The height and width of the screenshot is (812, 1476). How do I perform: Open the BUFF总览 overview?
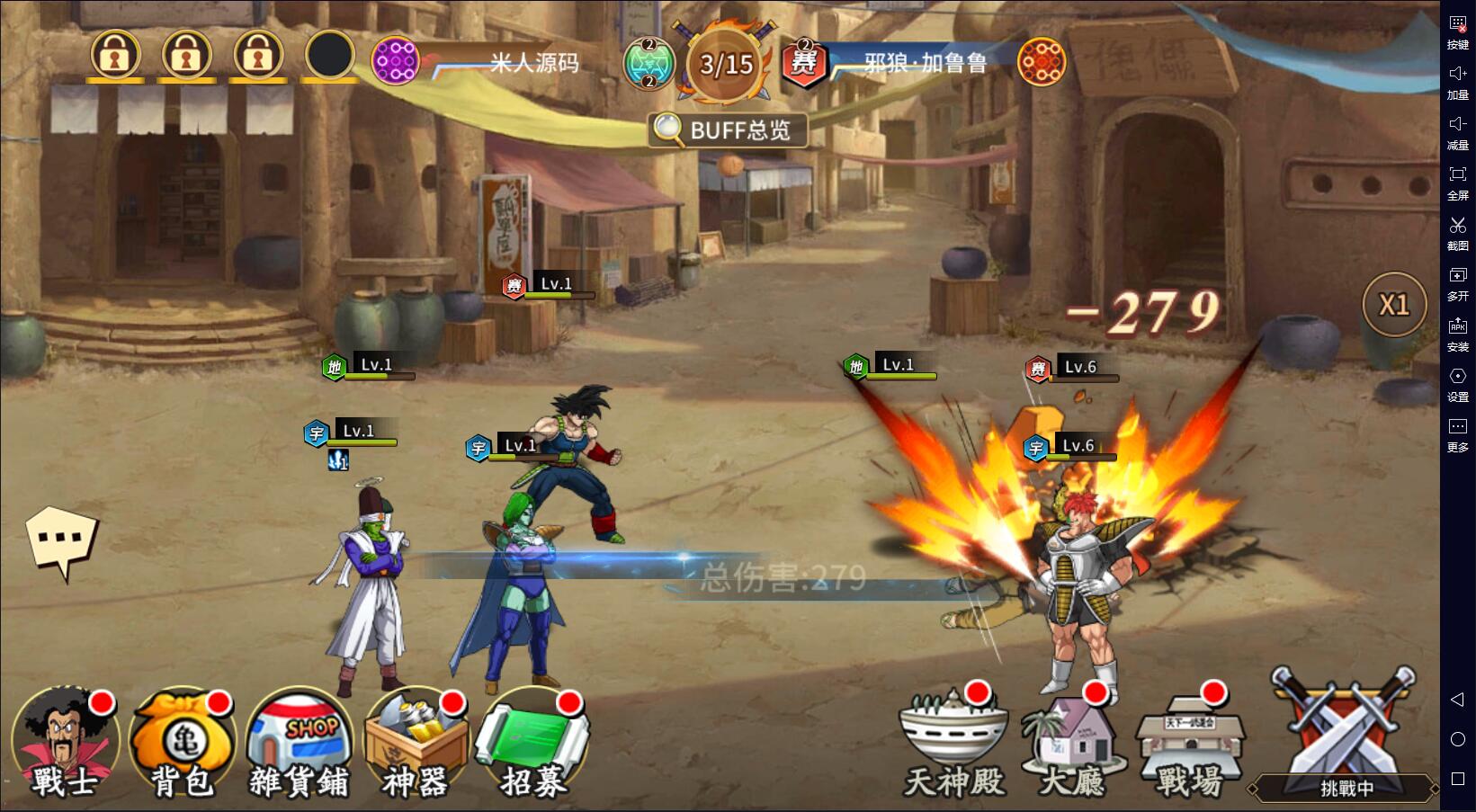click(727, 130)
